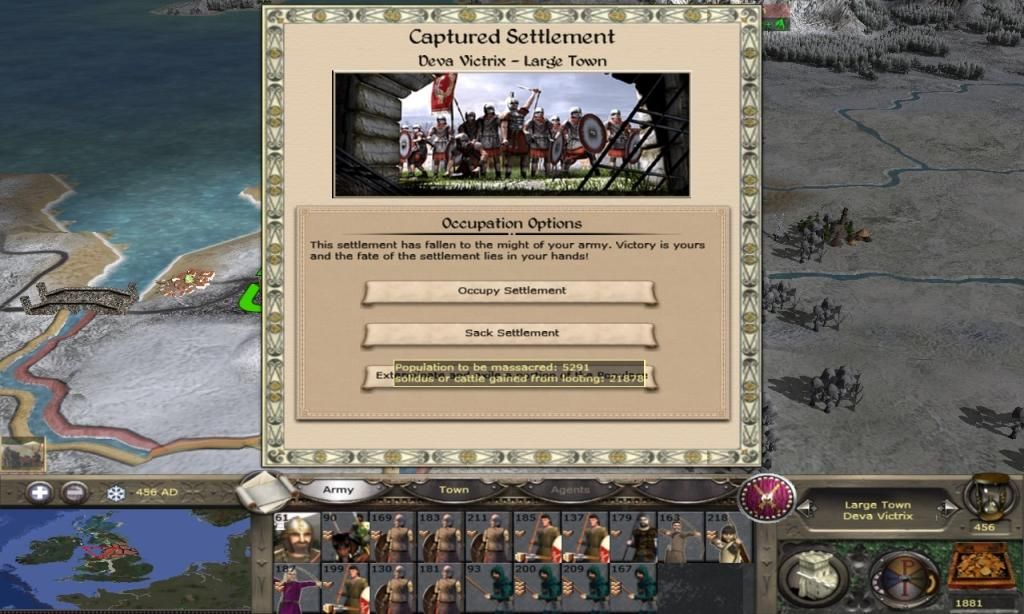Open the scroll icon beside Army tab
The image size is (1024, 614).
pos(268,490)
